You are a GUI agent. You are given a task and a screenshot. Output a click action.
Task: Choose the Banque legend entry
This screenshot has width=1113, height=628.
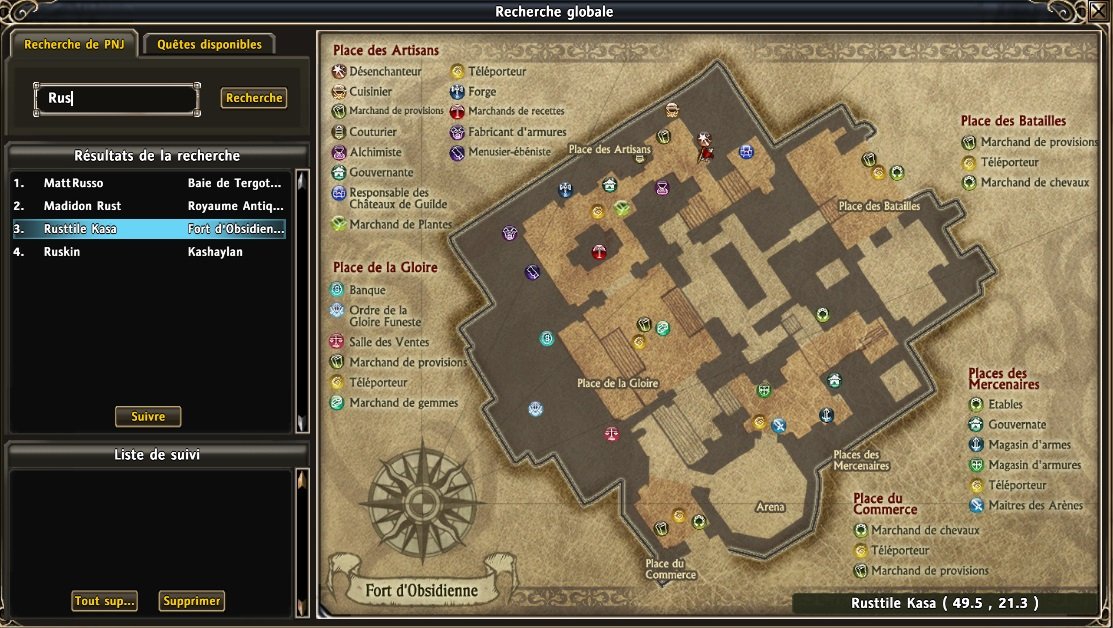367,290
